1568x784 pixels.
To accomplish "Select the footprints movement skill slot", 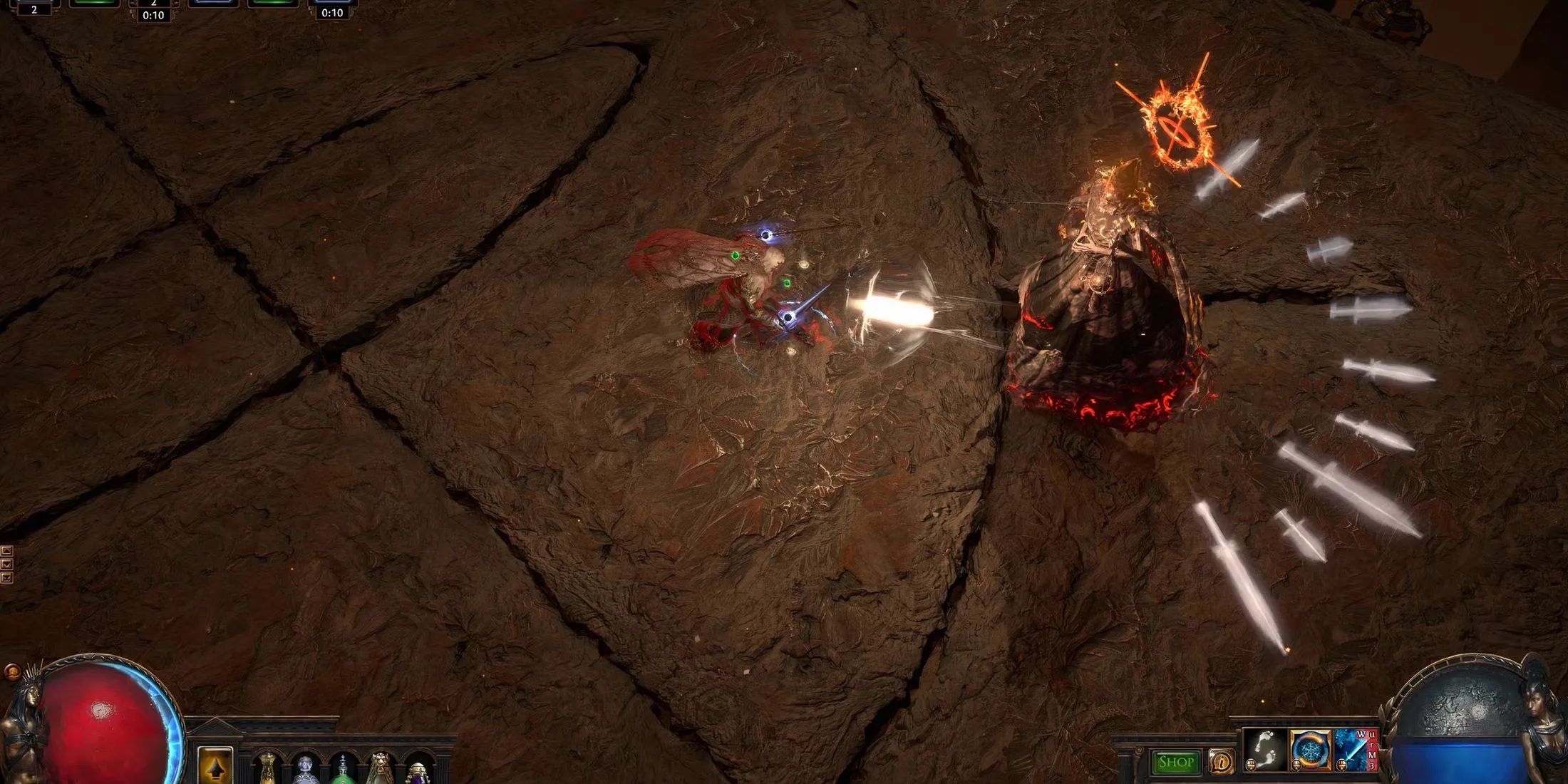I will [1265, 750].
